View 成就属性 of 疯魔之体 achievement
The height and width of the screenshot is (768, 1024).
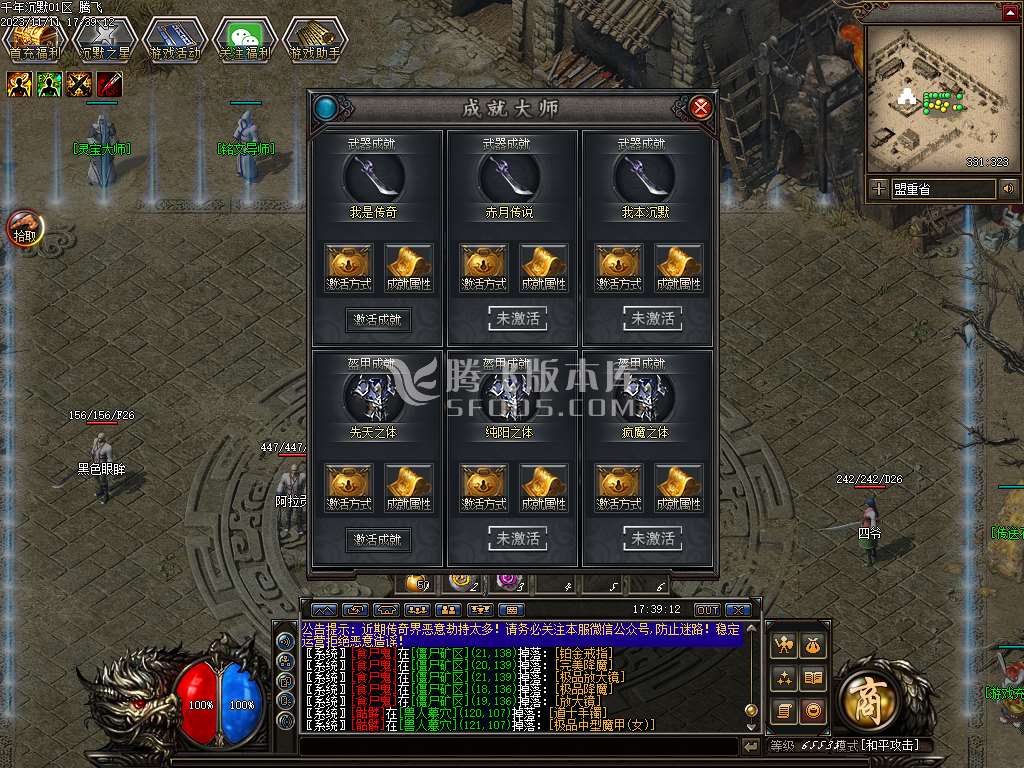pyautogui.click(x=679, y=488)
